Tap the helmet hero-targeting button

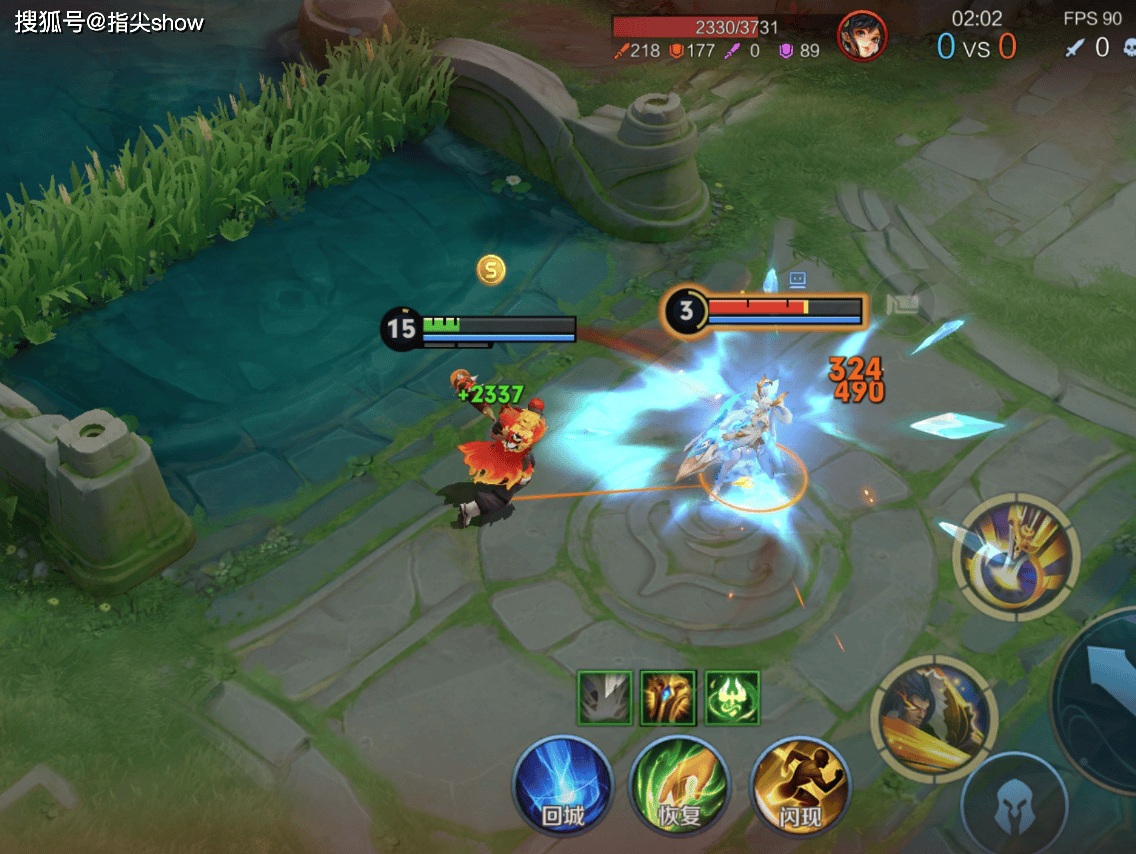pyautogui.click(x=1014, y=803)
